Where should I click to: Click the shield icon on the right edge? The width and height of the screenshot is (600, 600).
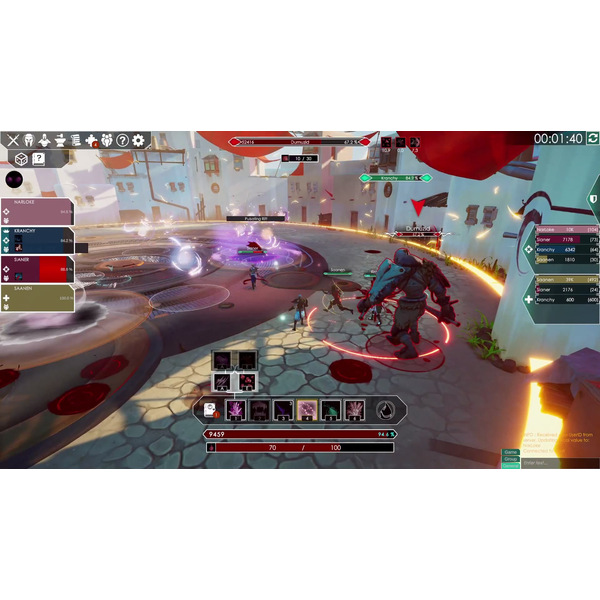click(x=592, y=200)
